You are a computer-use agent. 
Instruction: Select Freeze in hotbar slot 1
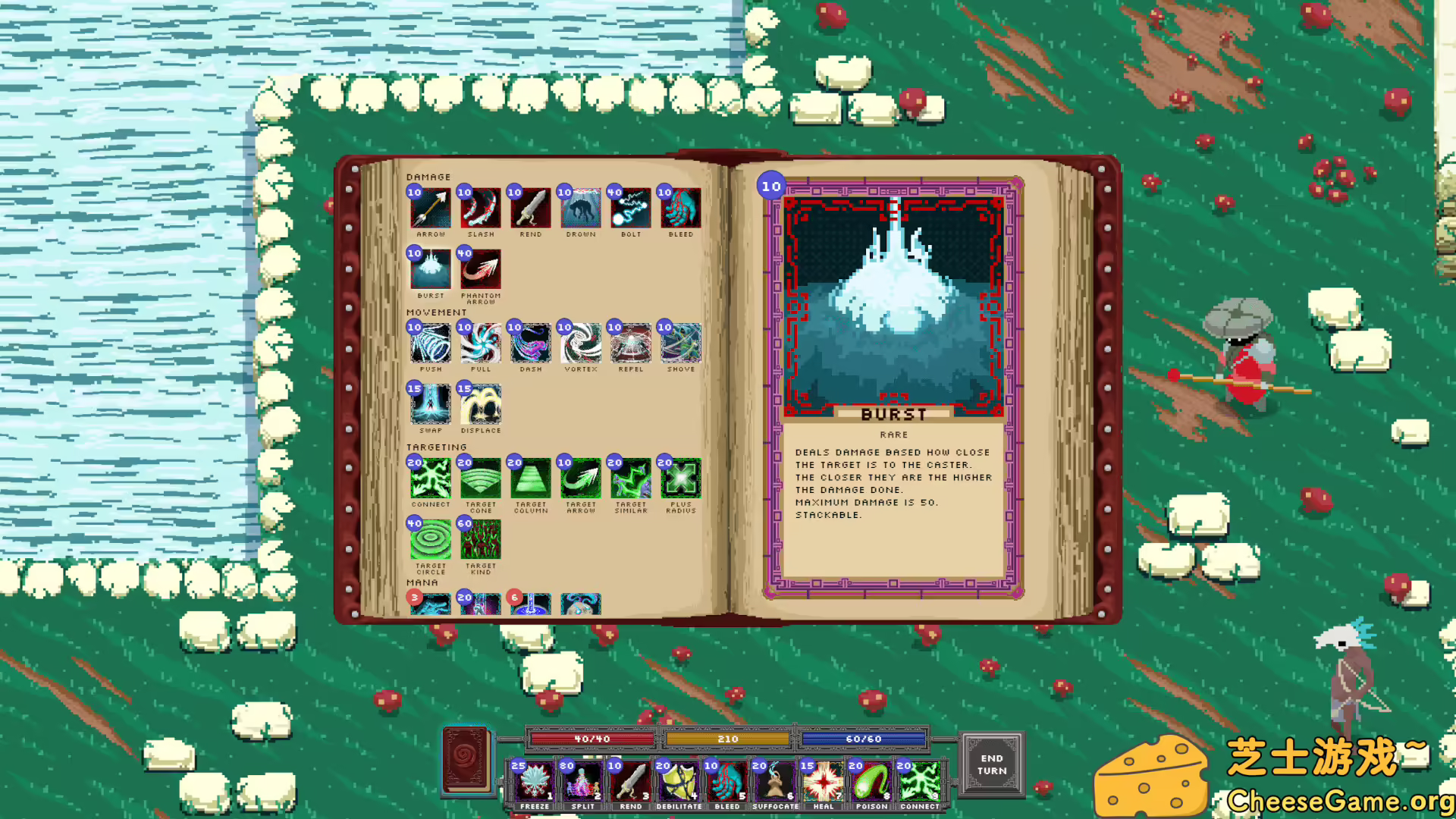[535, 781]
